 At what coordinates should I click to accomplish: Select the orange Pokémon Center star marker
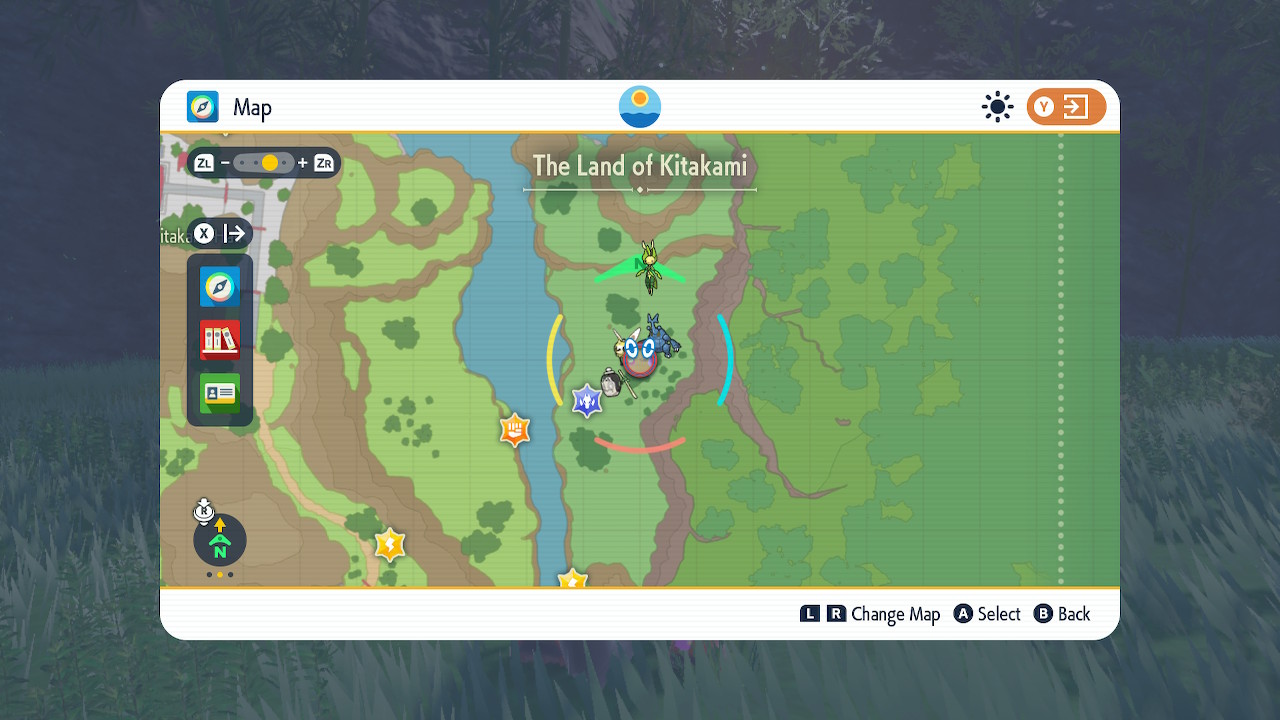[514, 429]
